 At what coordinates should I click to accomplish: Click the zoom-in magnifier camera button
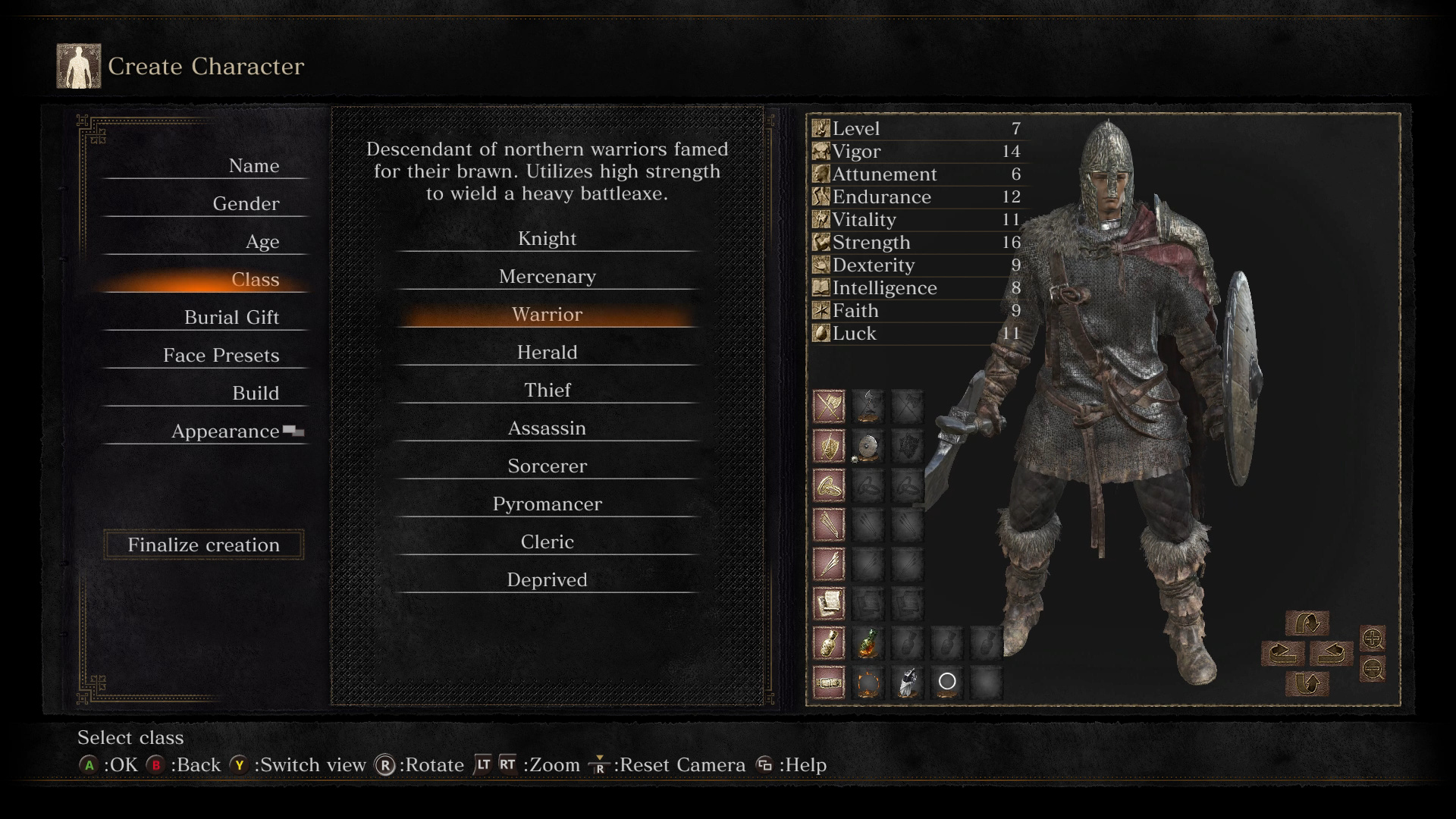1373,639
